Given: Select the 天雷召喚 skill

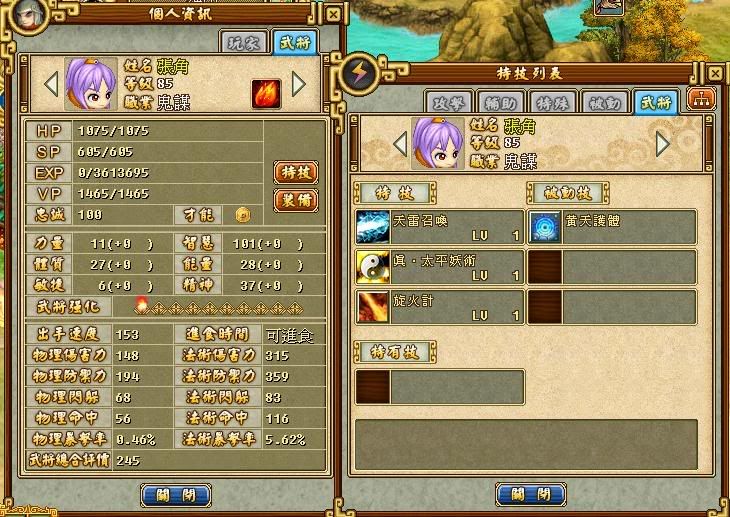Looking at the screenshot, I should click(x=440, y=227).
